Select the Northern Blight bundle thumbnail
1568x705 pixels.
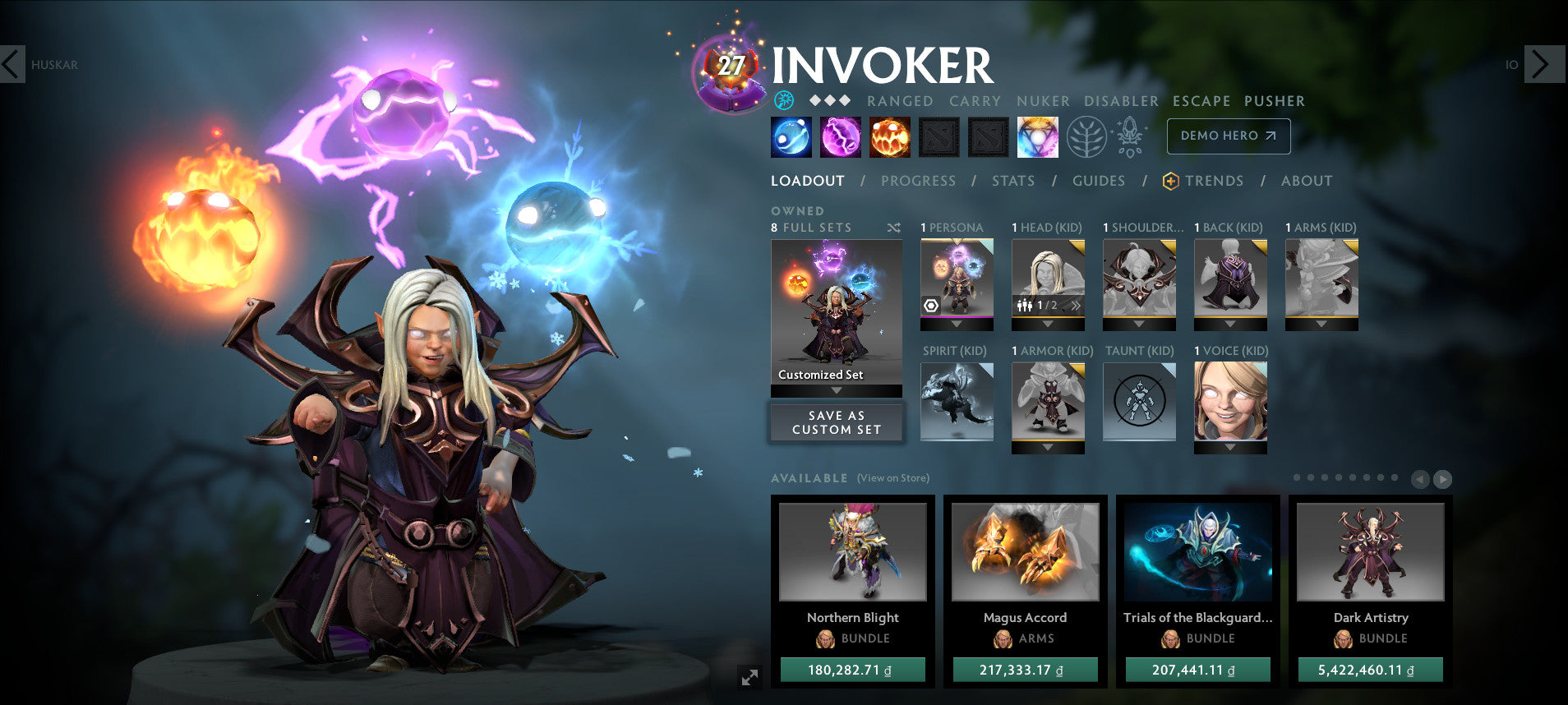click(852, 553)
